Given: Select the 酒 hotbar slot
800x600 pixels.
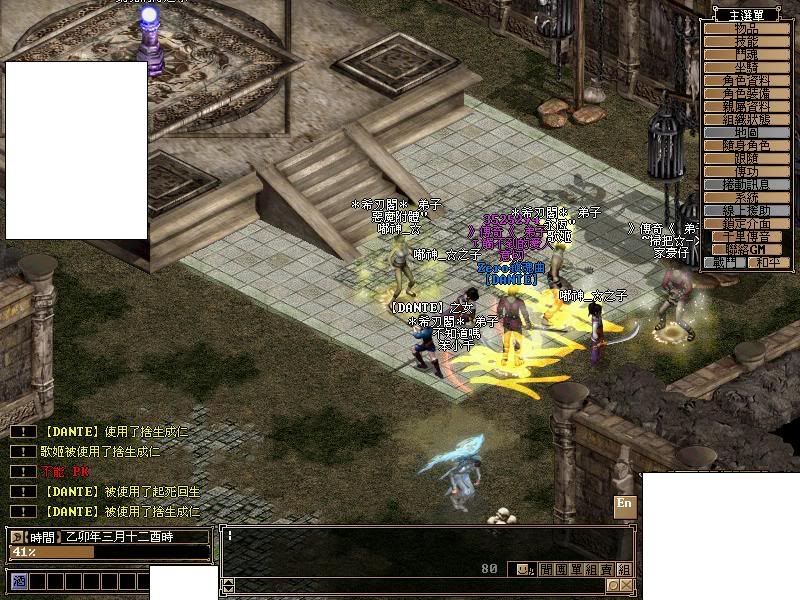Looking at the screenshot, I should pos(18,581).
